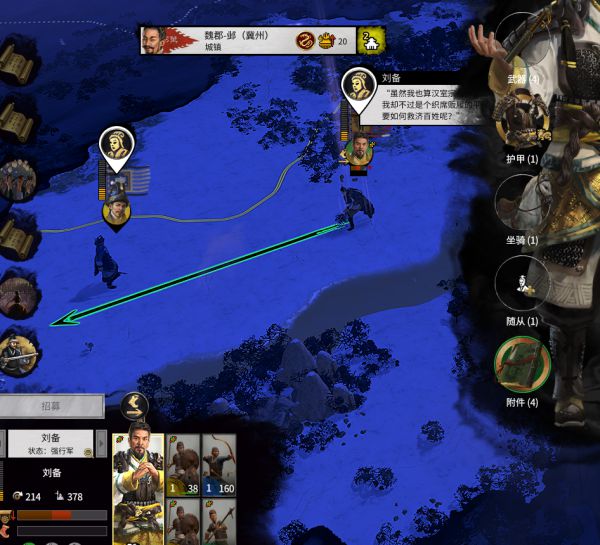Select Liu Bei's army marker on map
600x545 pixels.
pyautogui.click(x=359, y=88)
